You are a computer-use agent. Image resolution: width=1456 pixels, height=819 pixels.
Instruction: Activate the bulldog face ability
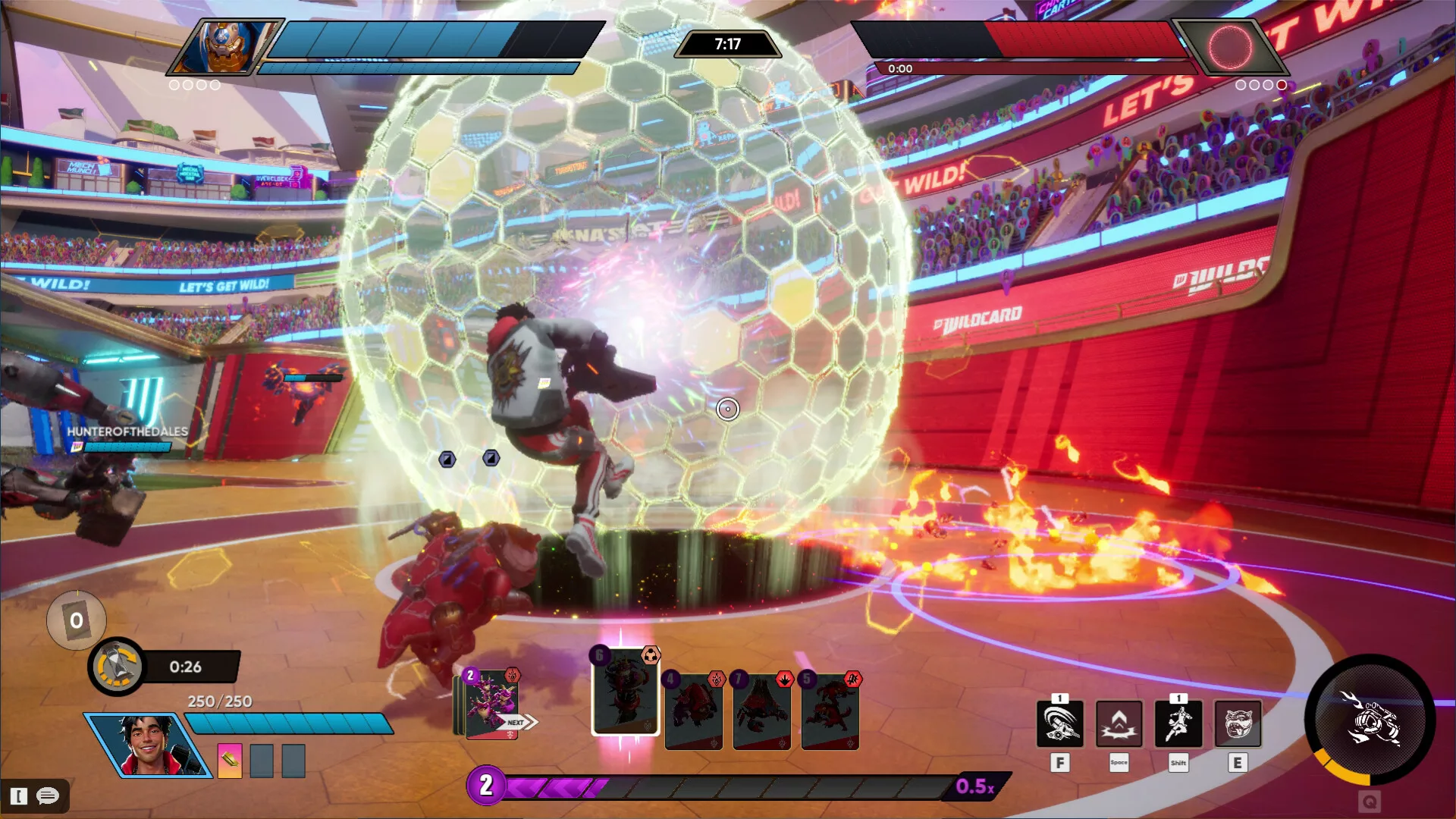(x=1238, y=724)
